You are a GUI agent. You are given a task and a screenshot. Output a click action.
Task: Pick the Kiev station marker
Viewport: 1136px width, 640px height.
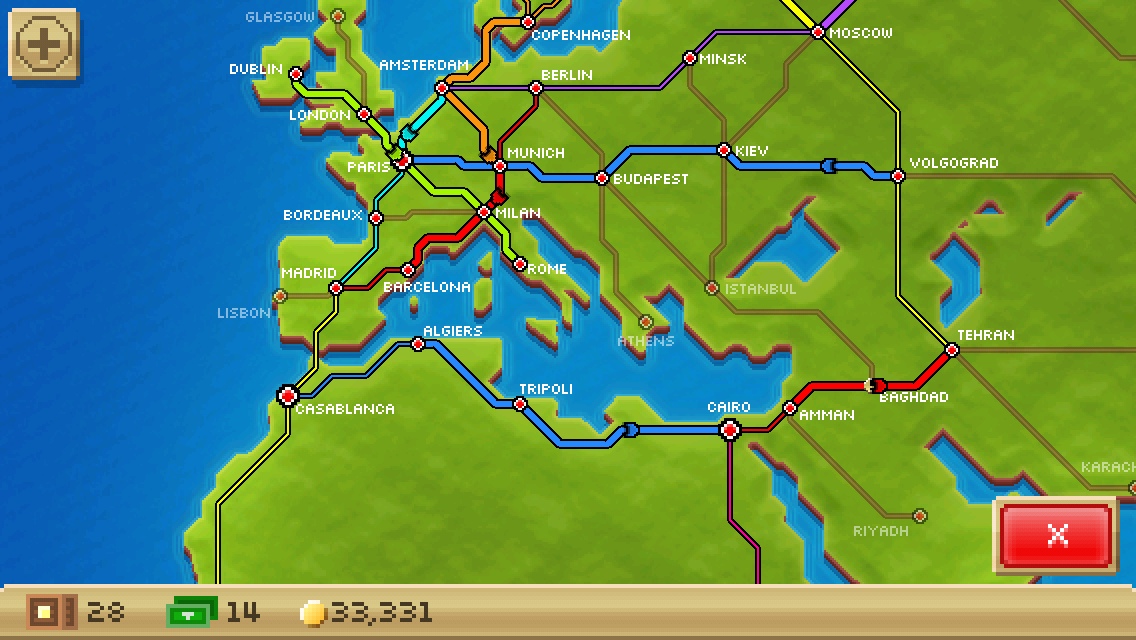click(x=724, y=150)
